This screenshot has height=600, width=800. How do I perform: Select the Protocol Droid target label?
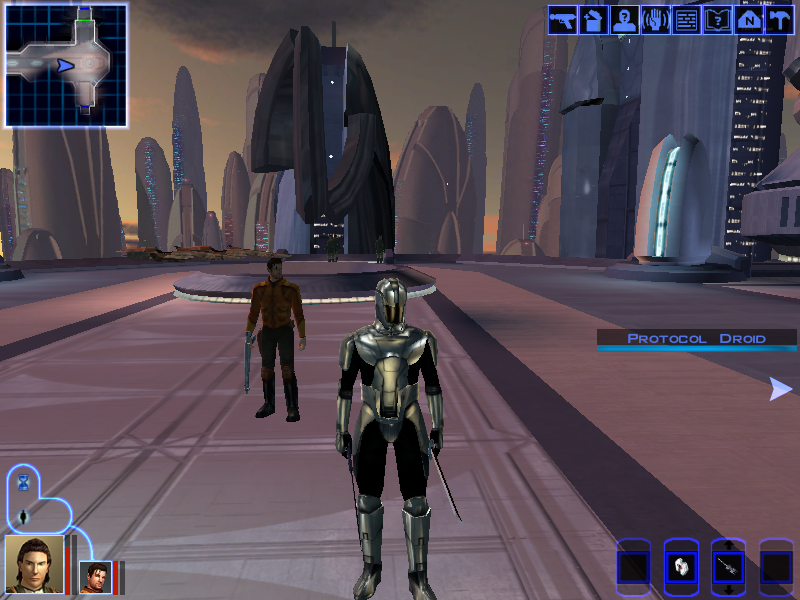point(696,339)
